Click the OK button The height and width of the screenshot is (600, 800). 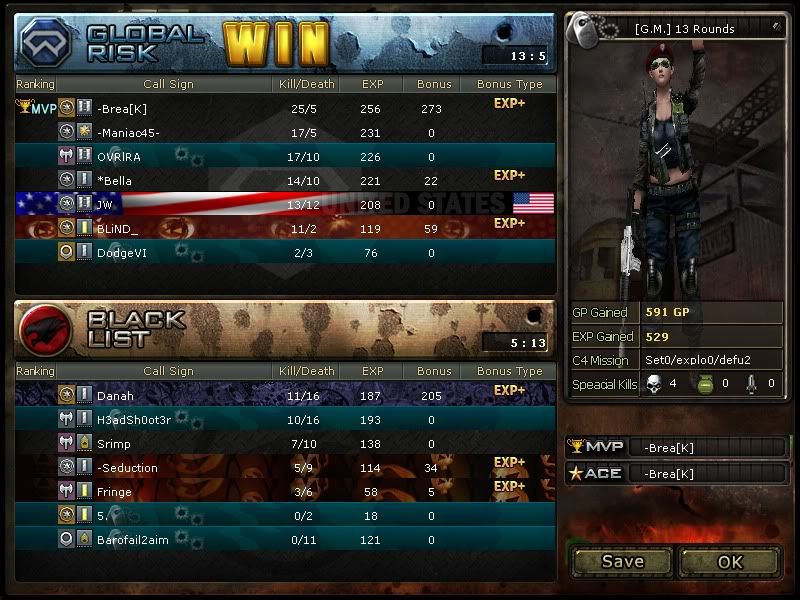(729, 561)
